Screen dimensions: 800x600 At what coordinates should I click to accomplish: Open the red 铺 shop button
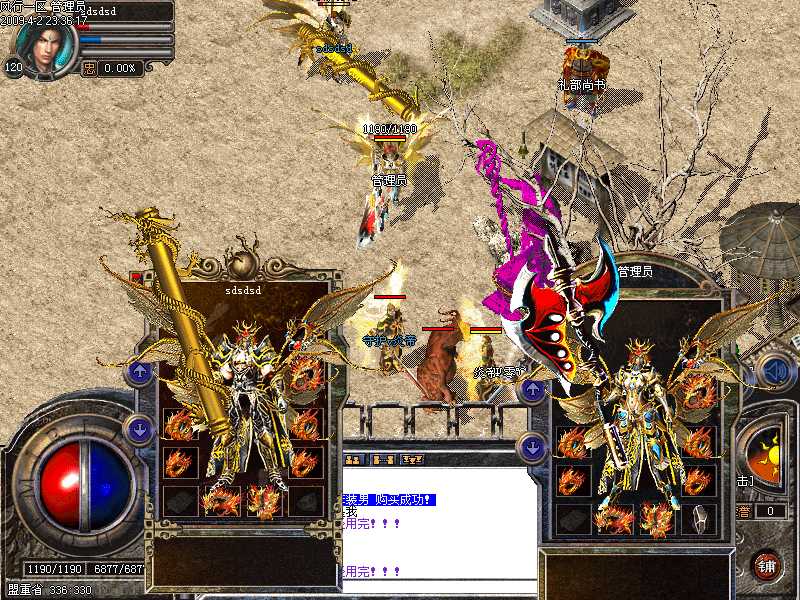coord(767,566)
